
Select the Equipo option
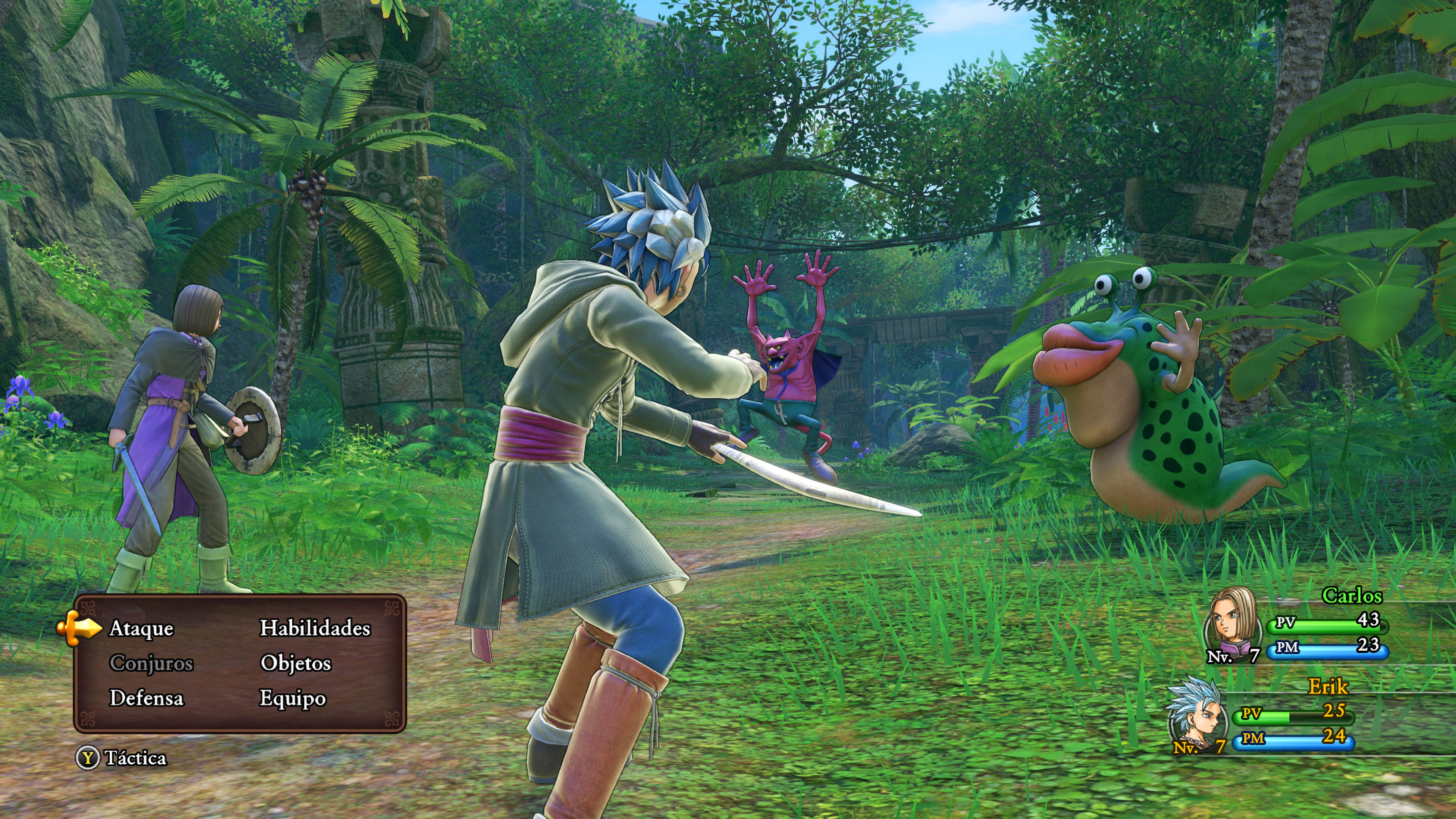pos(292,698)
